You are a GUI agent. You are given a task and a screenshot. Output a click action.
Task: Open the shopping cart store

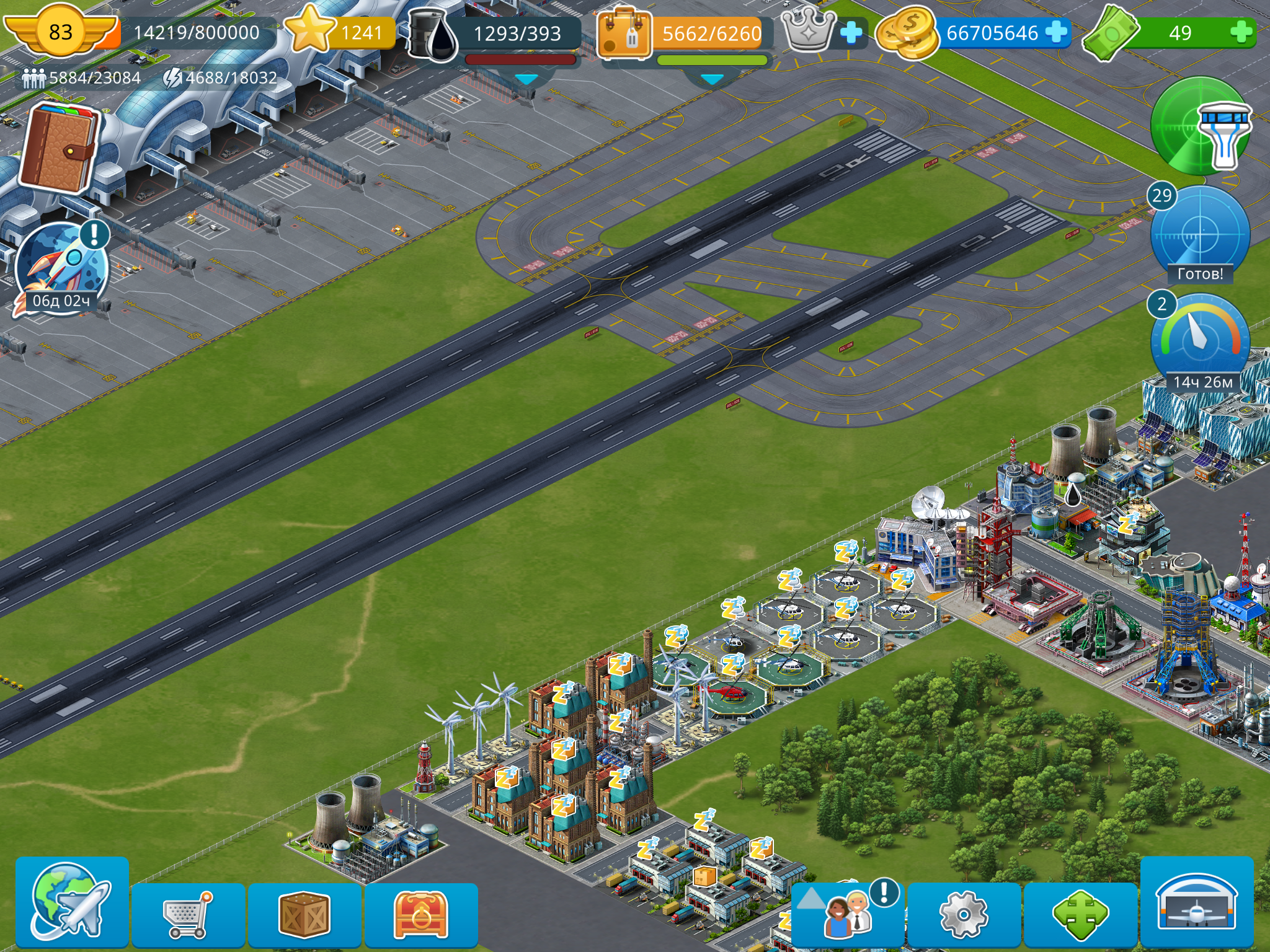click(x=188, y=914)
